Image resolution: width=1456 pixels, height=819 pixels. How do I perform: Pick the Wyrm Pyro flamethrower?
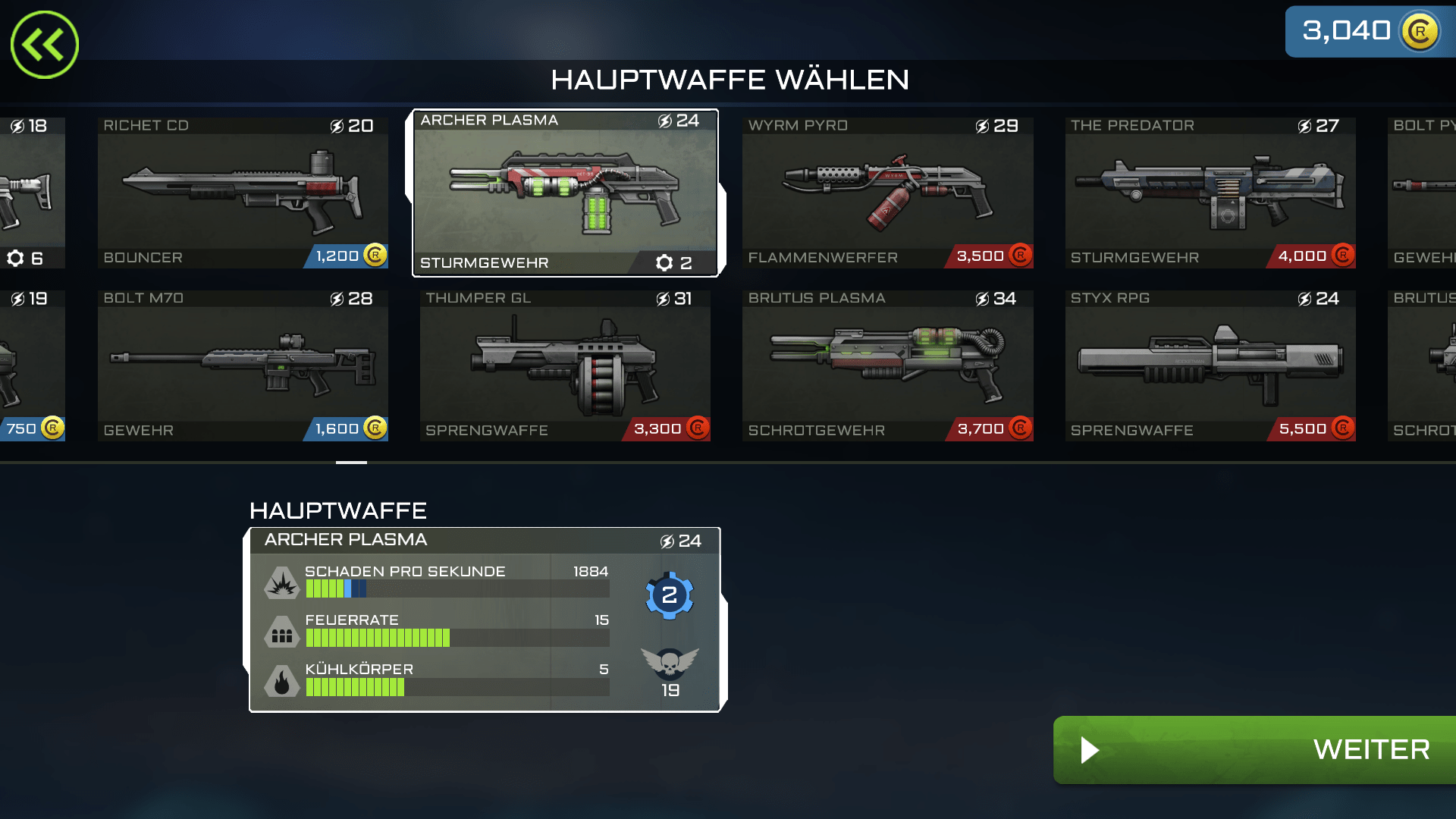tap(887, 193)
